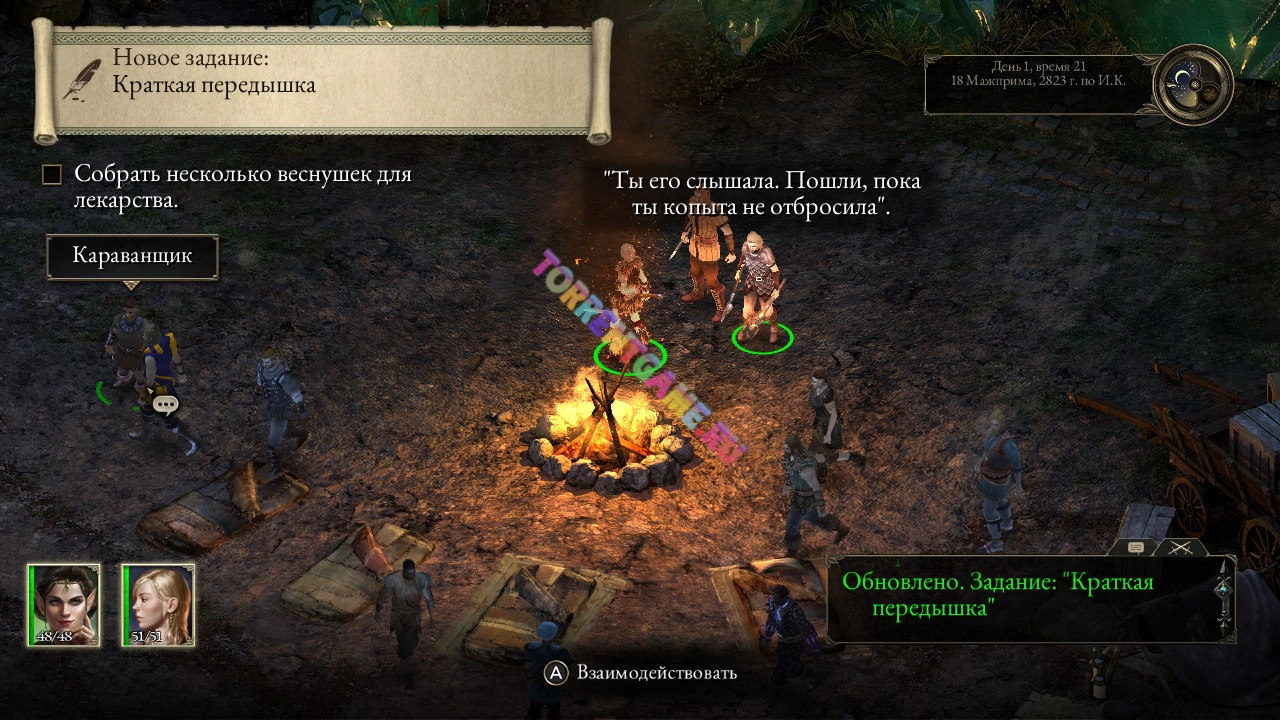Switch to the dialogue log tab

[1136, 547]
